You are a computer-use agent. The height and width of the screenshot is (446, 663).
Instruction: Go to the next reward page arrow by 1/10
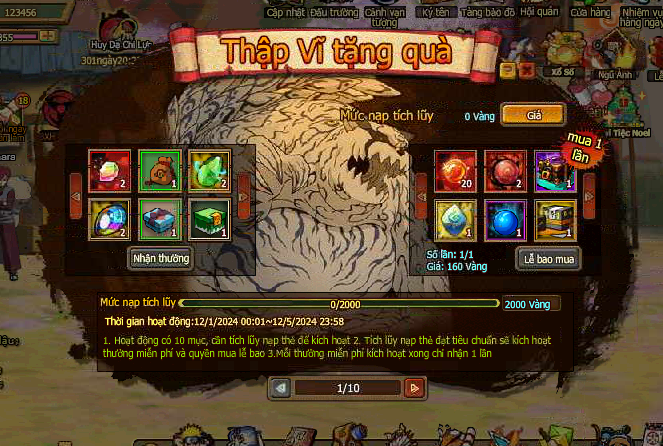414,387
